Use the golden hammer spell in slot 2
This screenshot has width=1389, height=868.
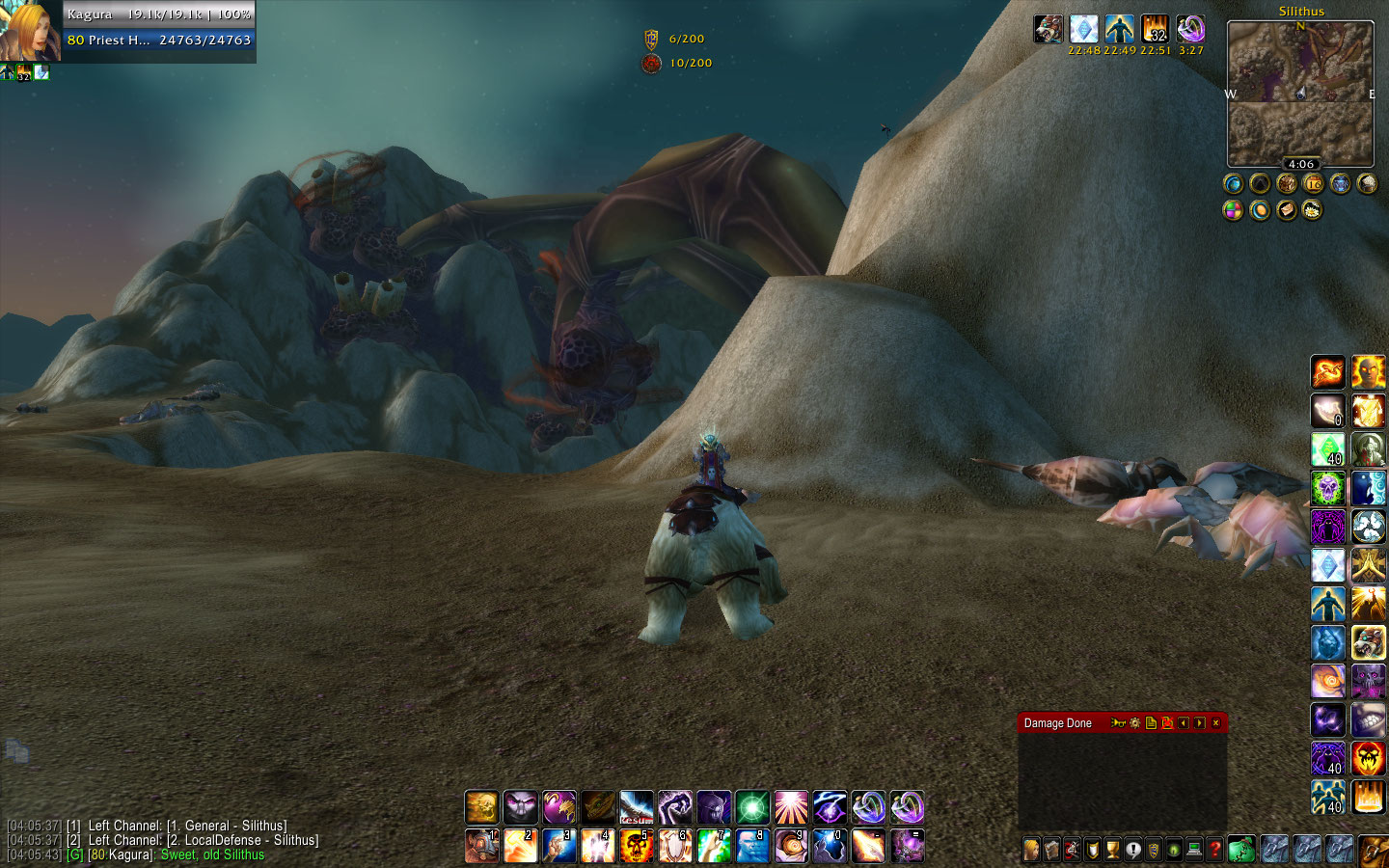click(521, 846)
